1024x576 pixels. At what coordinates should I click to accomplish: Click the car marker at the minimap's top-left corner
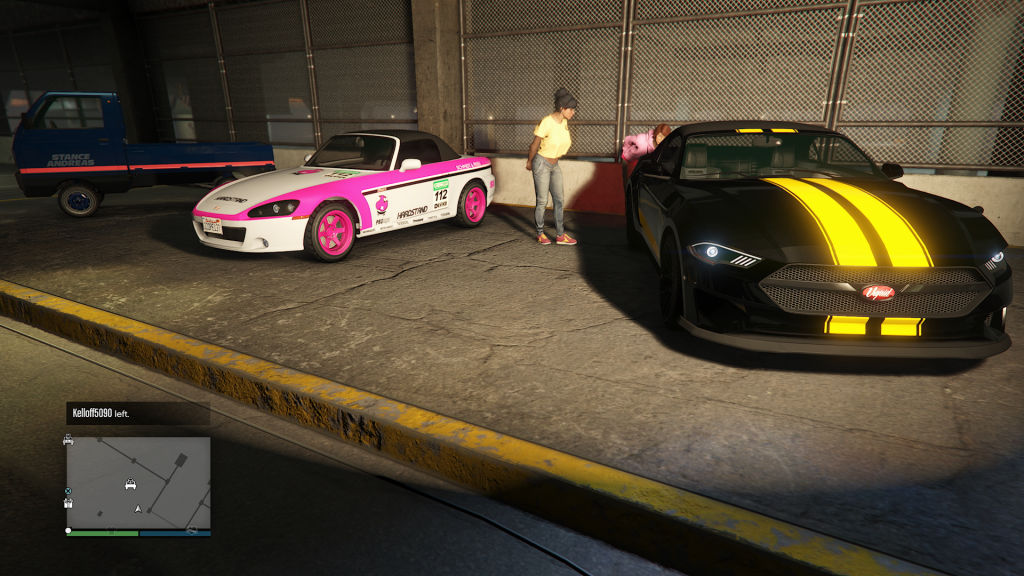click(68, 440)
